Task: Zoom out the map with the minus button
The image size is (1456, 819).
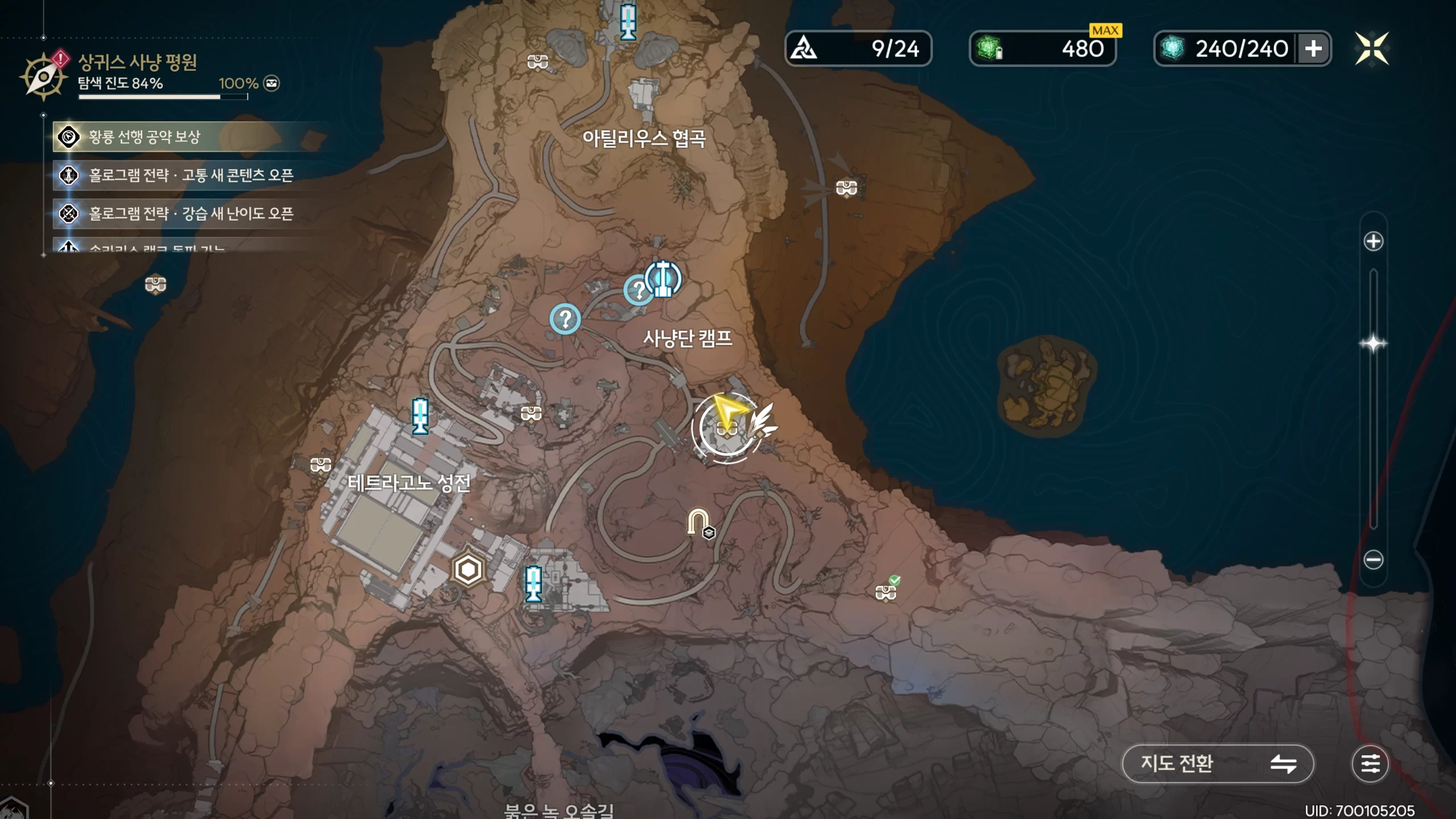Action: pos(1373,560)
